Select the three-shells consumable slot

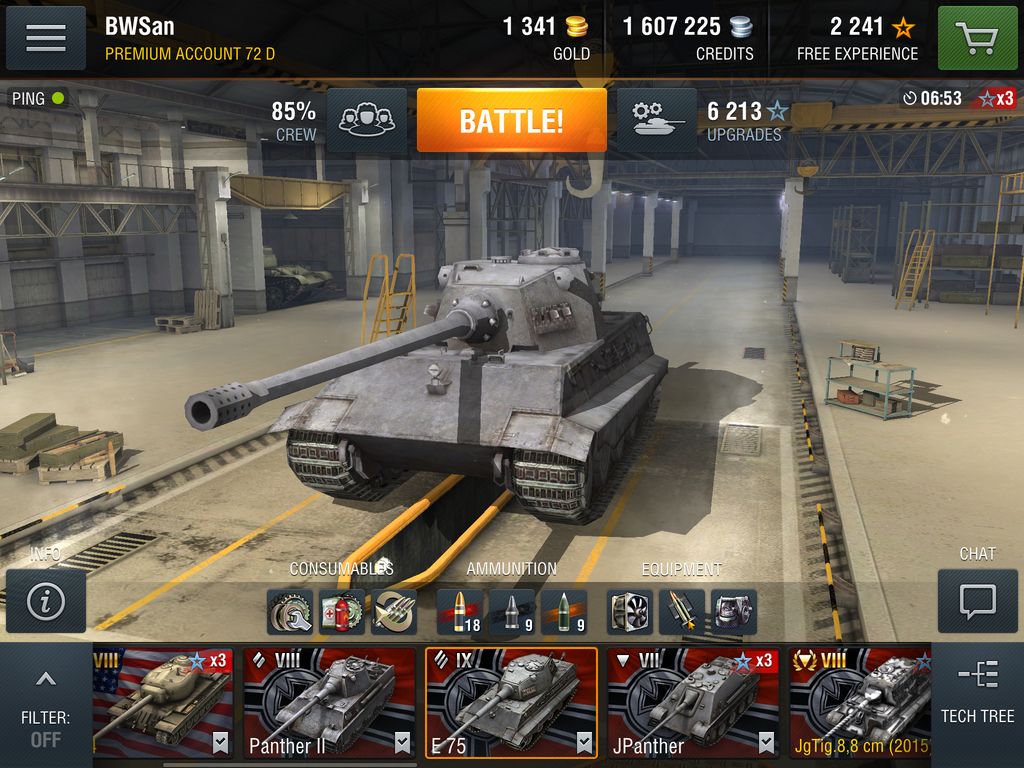(x=394, y=611)
